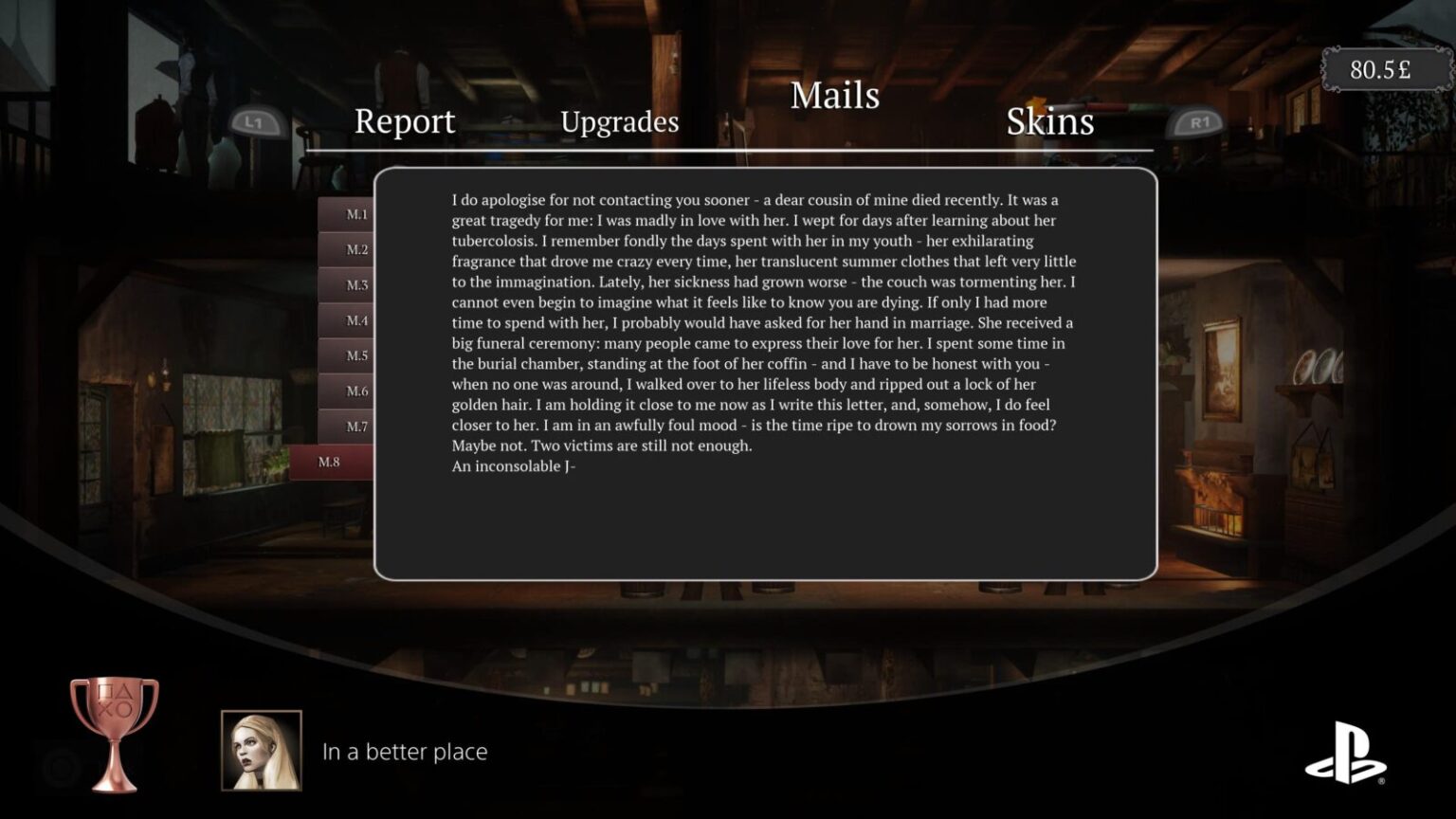Screen dimensions: 1456x819
Task: Open mail M.1
Action: coord(355,214)
